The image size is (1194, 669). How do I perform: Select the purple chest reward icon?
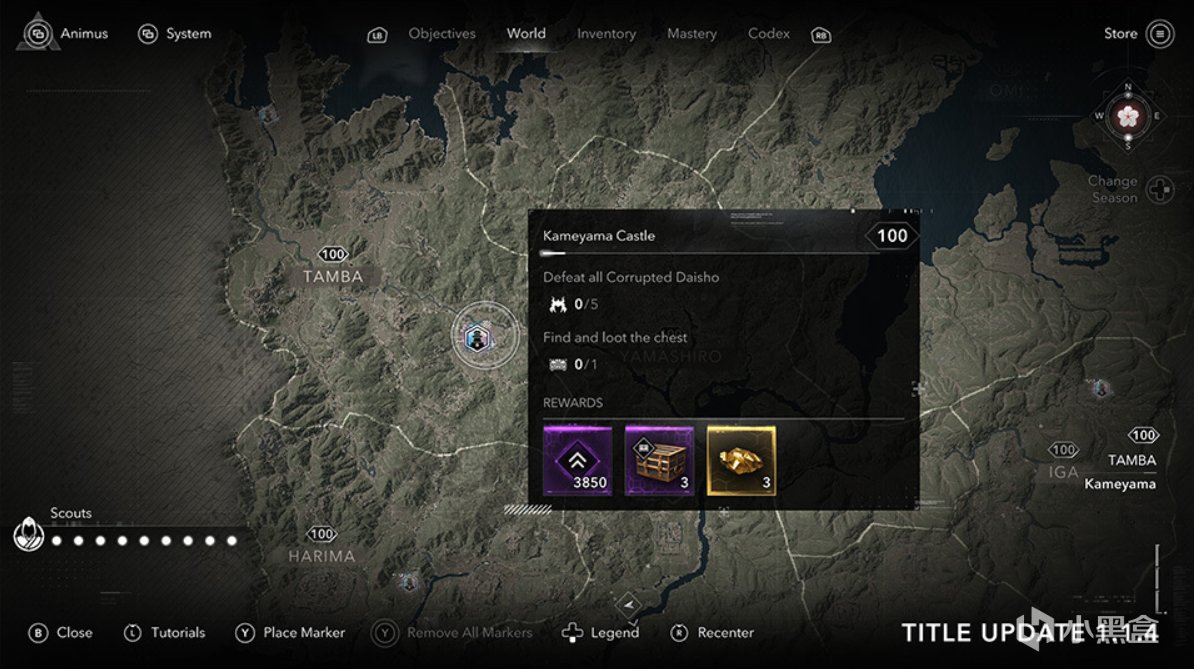659,460
